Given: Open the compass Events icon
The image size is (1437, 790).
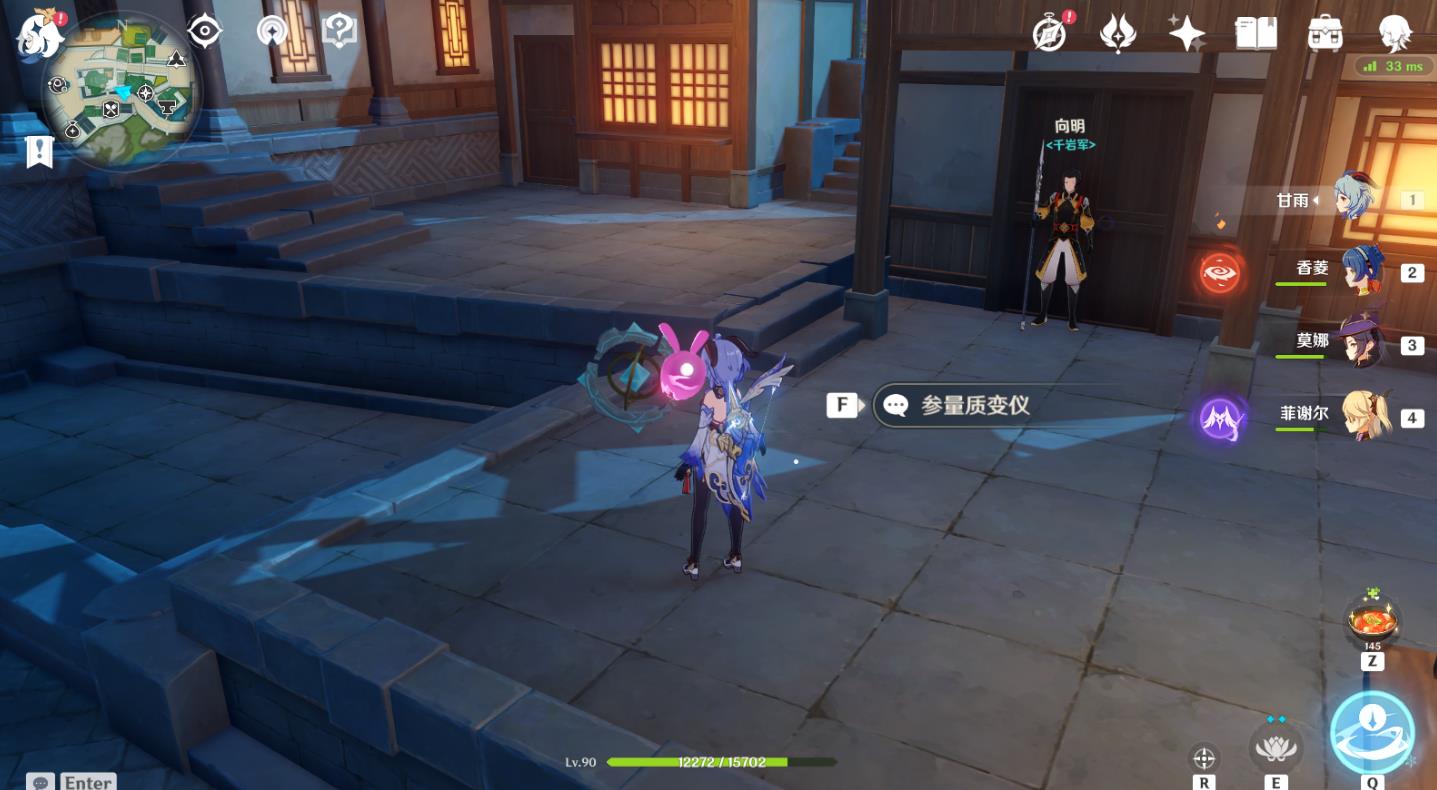Looking at the screenshot, I should coord(1050,34).
